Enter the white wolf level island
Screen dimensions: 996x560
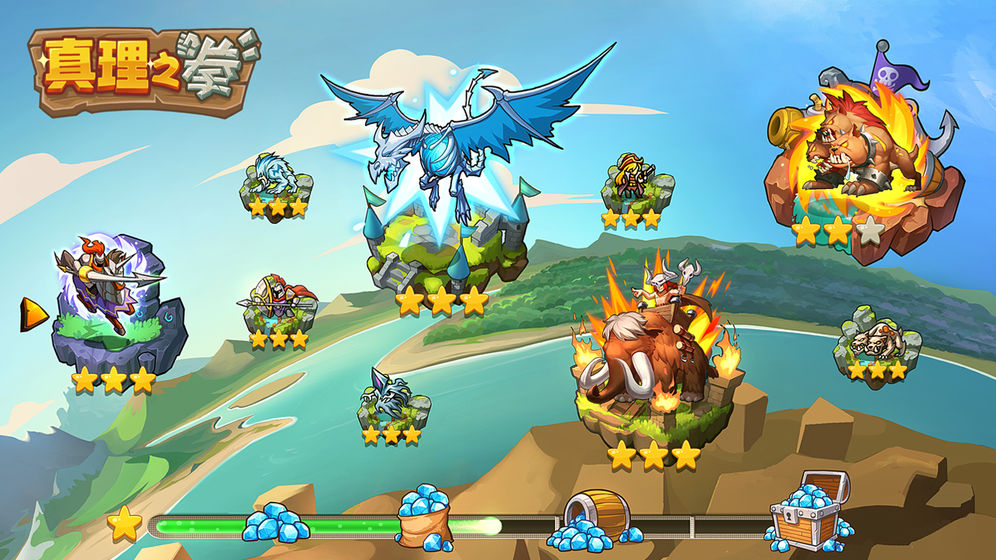276,182
